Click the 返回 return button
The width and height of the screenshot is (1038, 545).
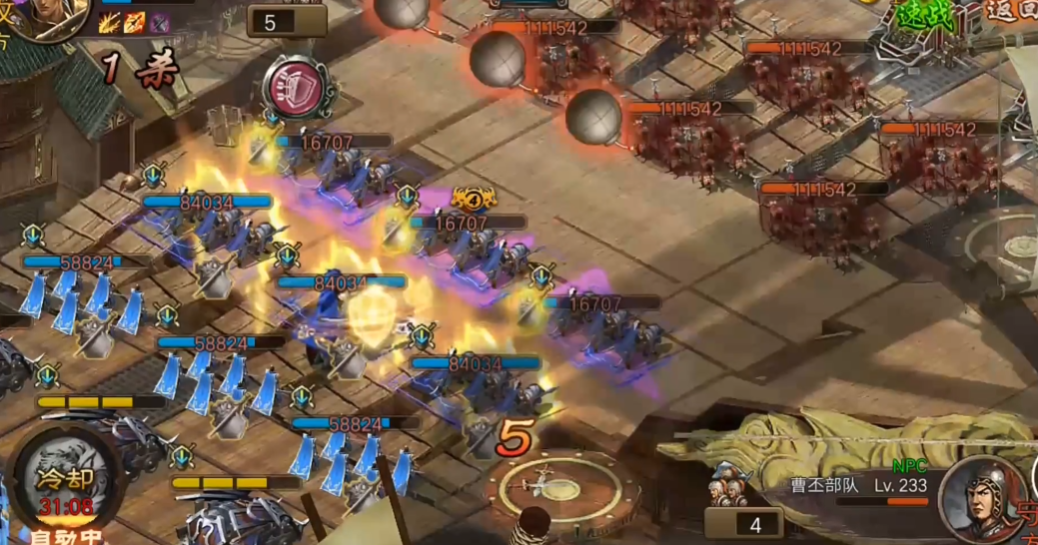click(x=1010, y=14)
